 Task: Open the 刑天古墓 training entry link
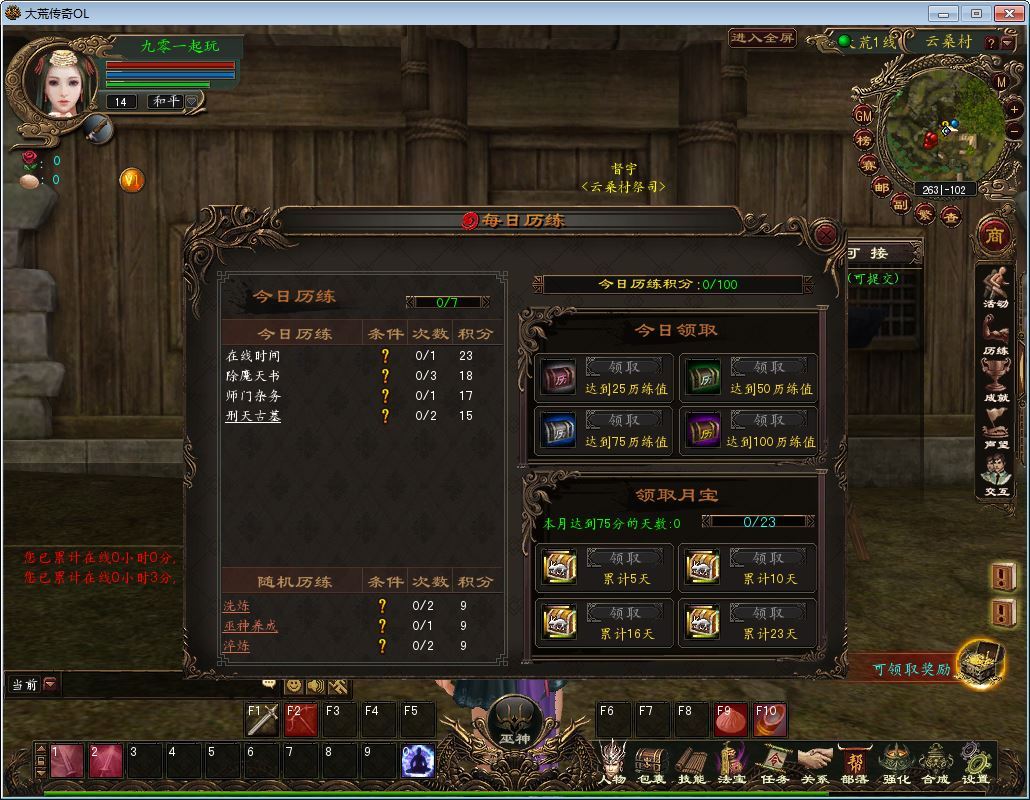(x=252, y=416)
